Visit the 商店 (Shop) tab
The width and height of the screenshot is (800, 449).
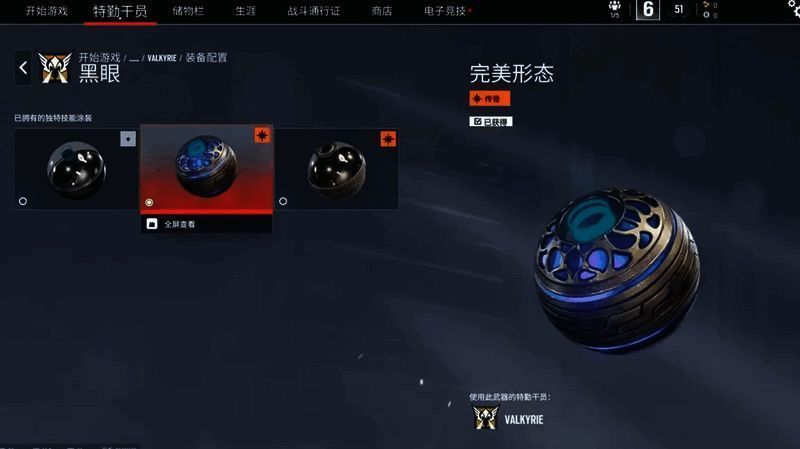pos(381,10)
